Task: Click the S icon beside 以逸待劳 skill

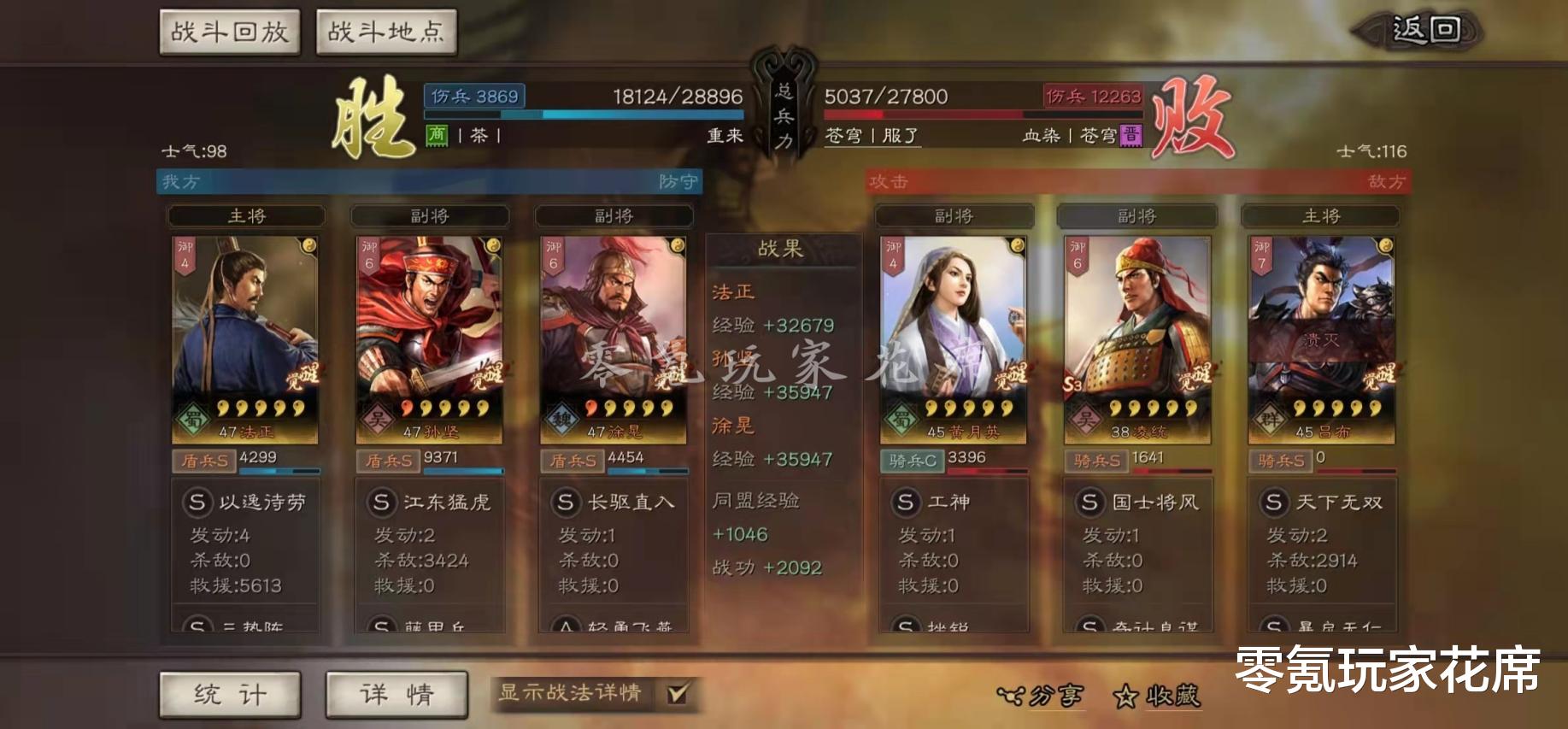Action: coord(198,503)
